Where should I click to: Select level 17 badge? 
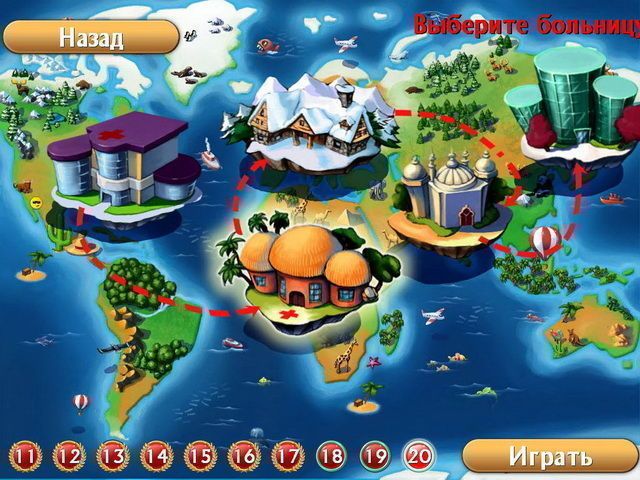[288, 457]
